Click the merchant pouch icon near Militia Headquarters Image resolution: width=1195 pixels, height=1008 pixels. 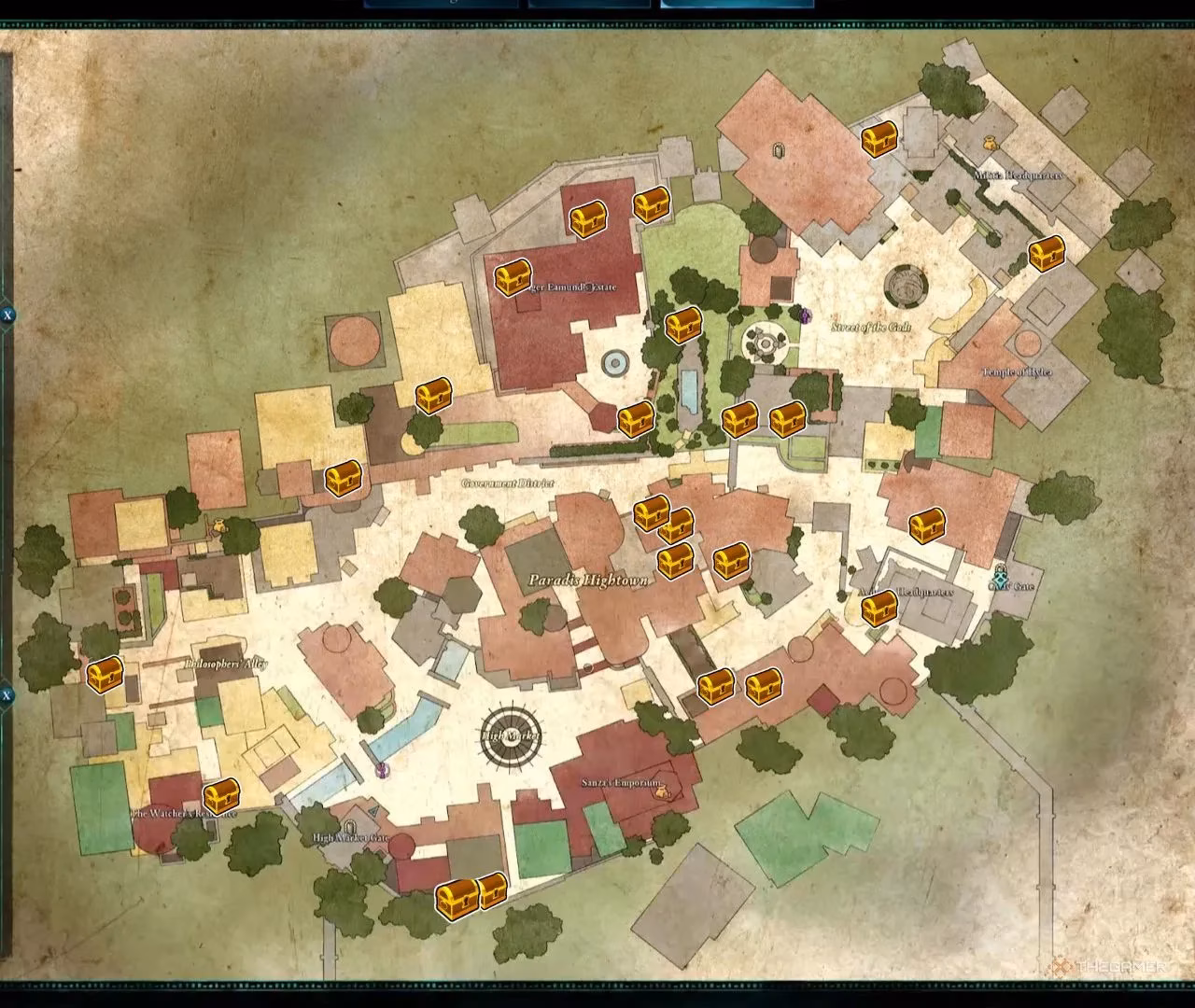990,142
